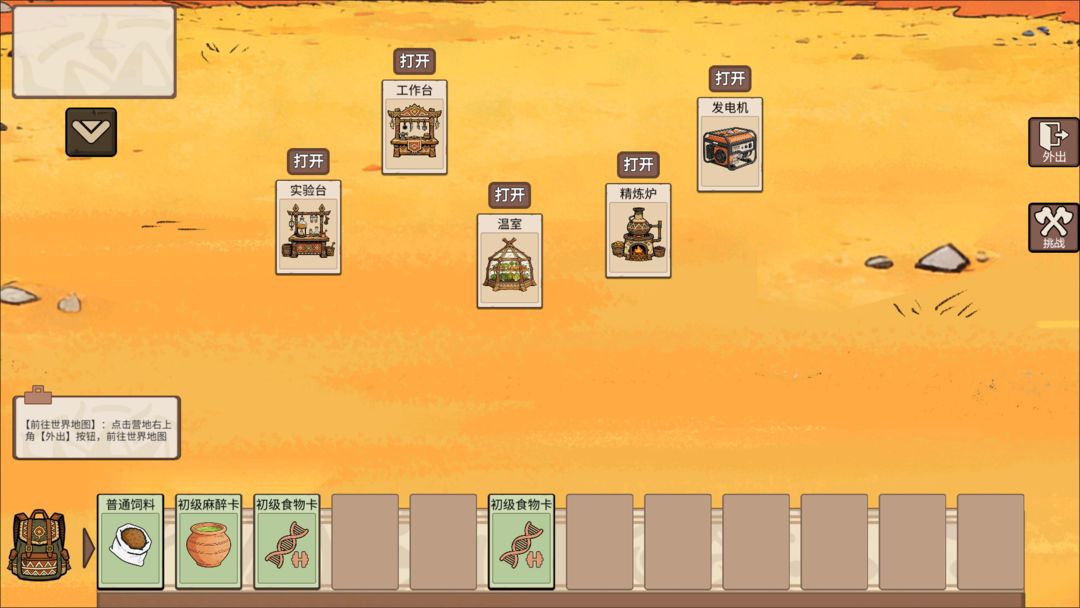
Task: Select the 发电机 generator building card
Action: pyautogui.click(x=729, y=146)
